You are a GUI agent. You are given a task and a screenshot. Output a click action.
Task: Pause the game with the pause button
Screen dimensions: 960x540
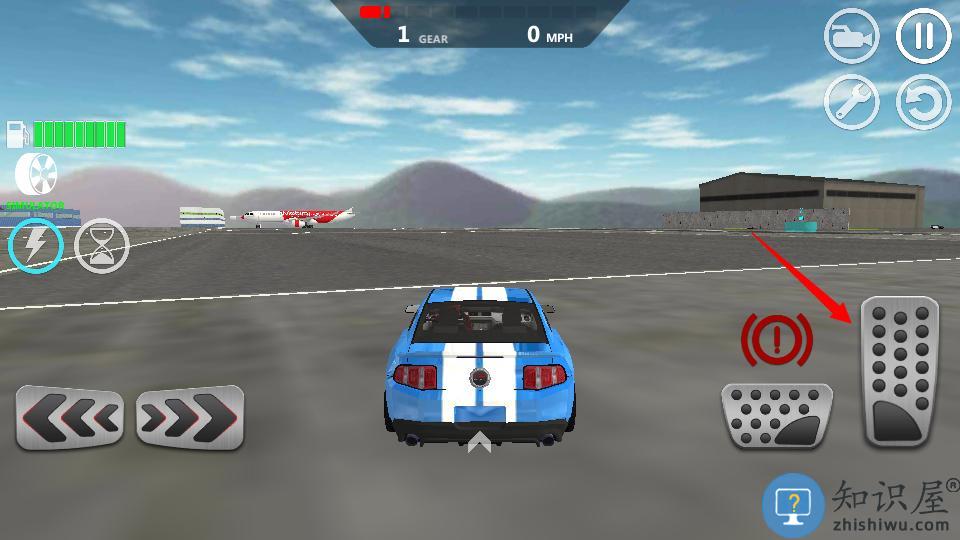pyautogui.click(x=923, y=37)
